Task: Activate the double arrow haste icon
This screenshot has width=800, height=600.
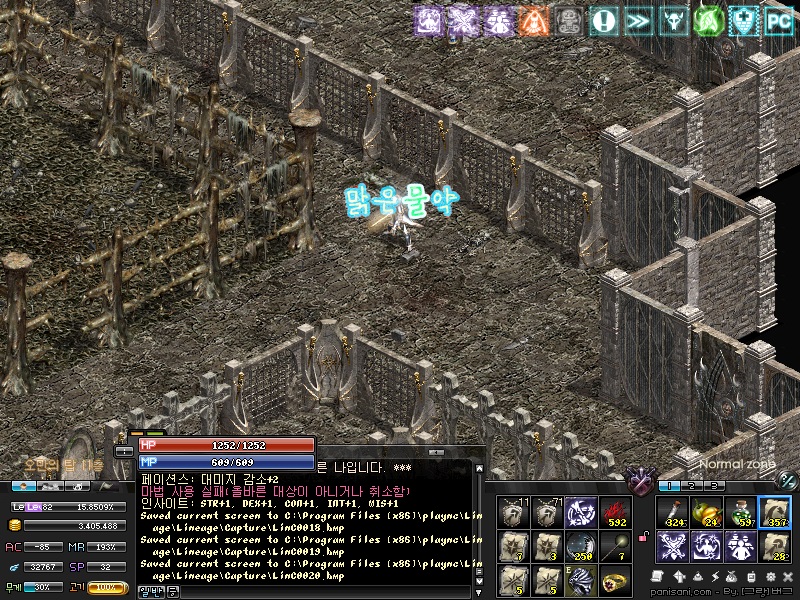Action: click(638, 19)
